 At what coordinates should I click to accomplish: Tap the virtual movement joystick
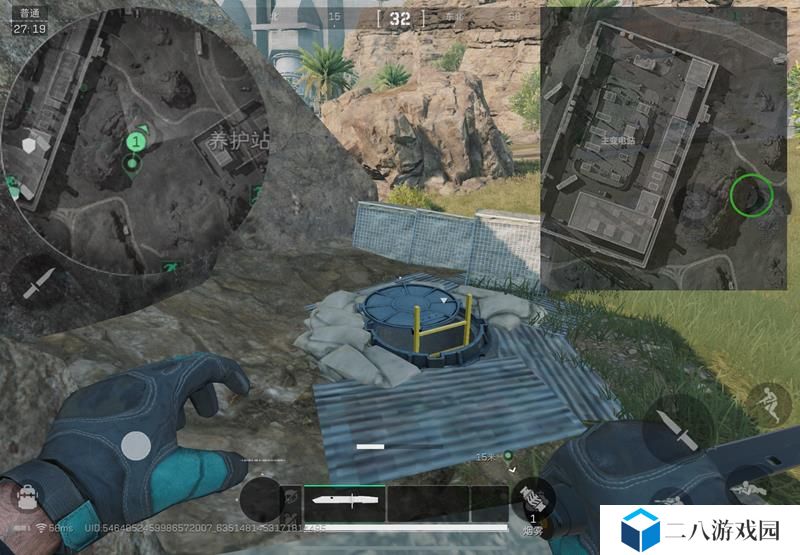coord(136,446)
